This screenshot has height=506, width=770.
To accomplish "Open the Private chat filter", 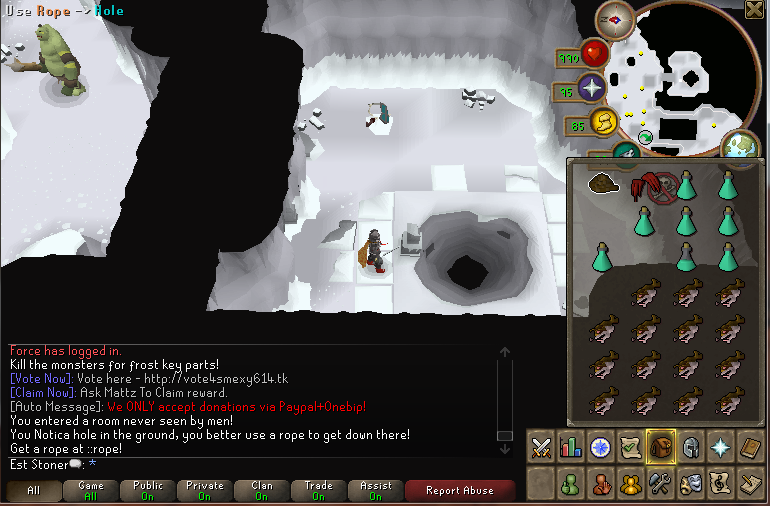I will (x=204, y=490).
